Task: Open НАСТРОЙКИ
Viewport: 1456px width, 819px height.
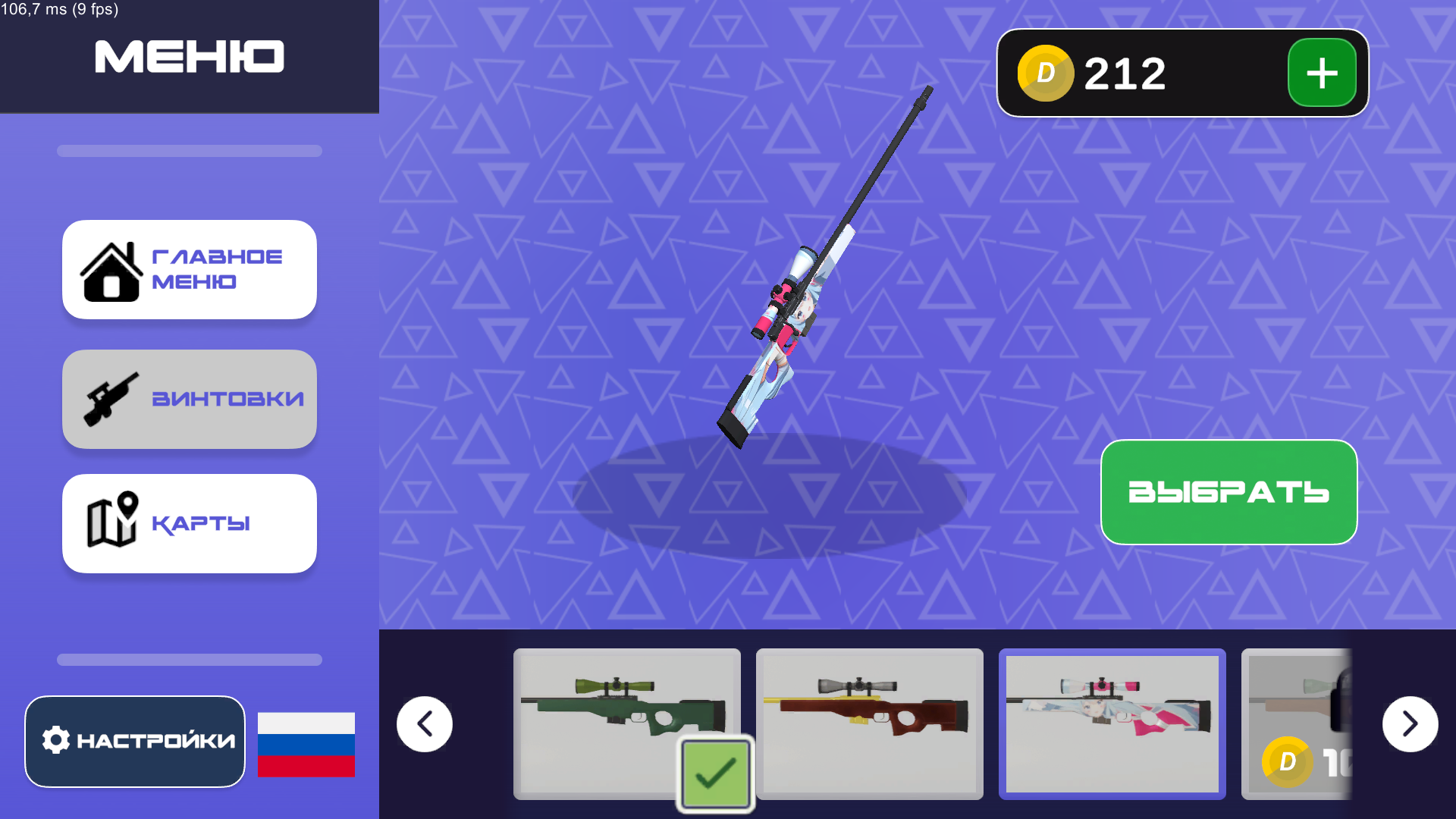Action: pyautogui.click(x=134, y=741)
